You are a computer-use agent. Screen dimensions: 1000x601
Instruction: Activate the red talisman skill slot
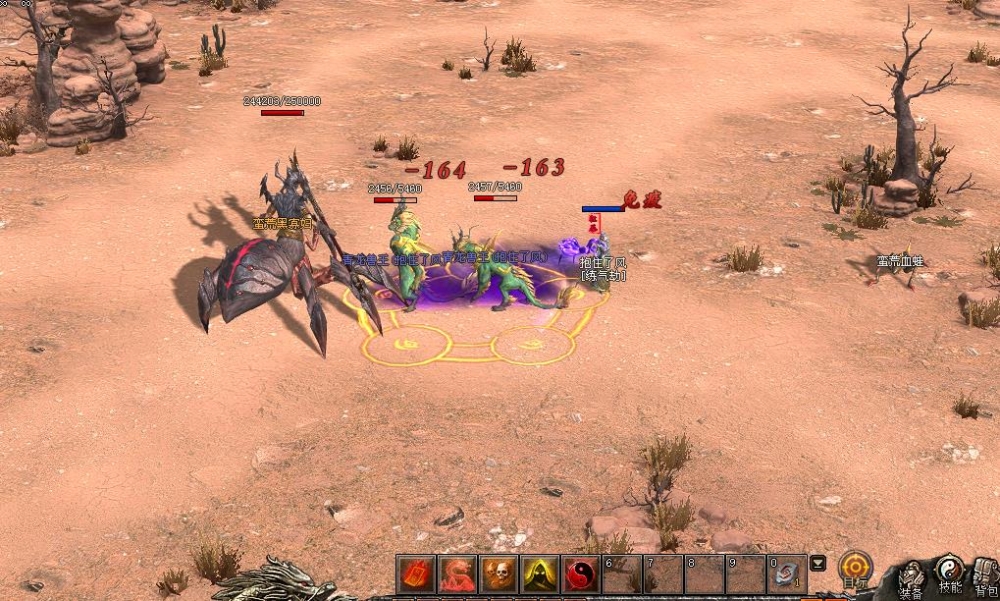coord(416,575)
